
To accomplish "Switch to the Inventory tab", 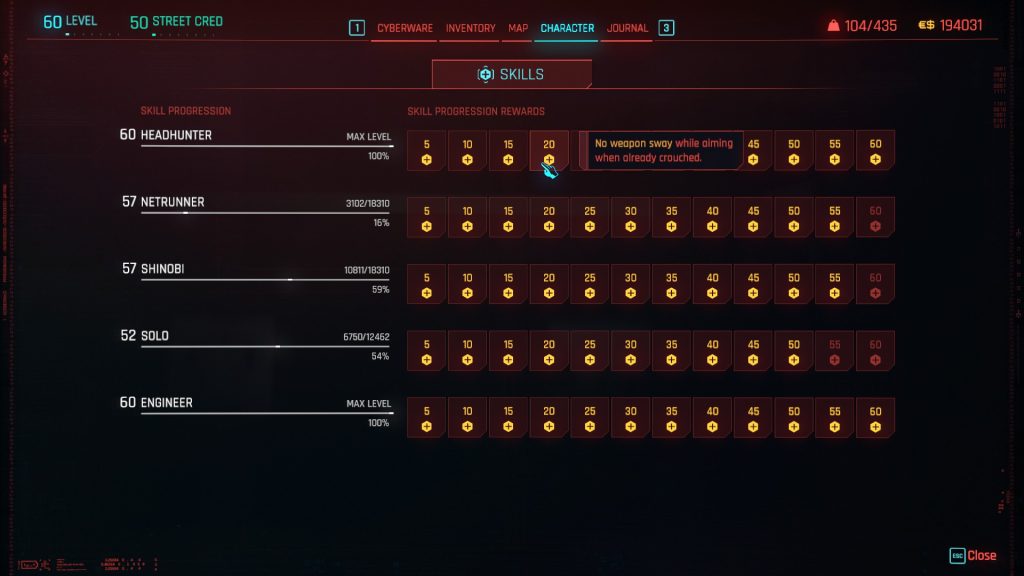I will click(470, 28).
